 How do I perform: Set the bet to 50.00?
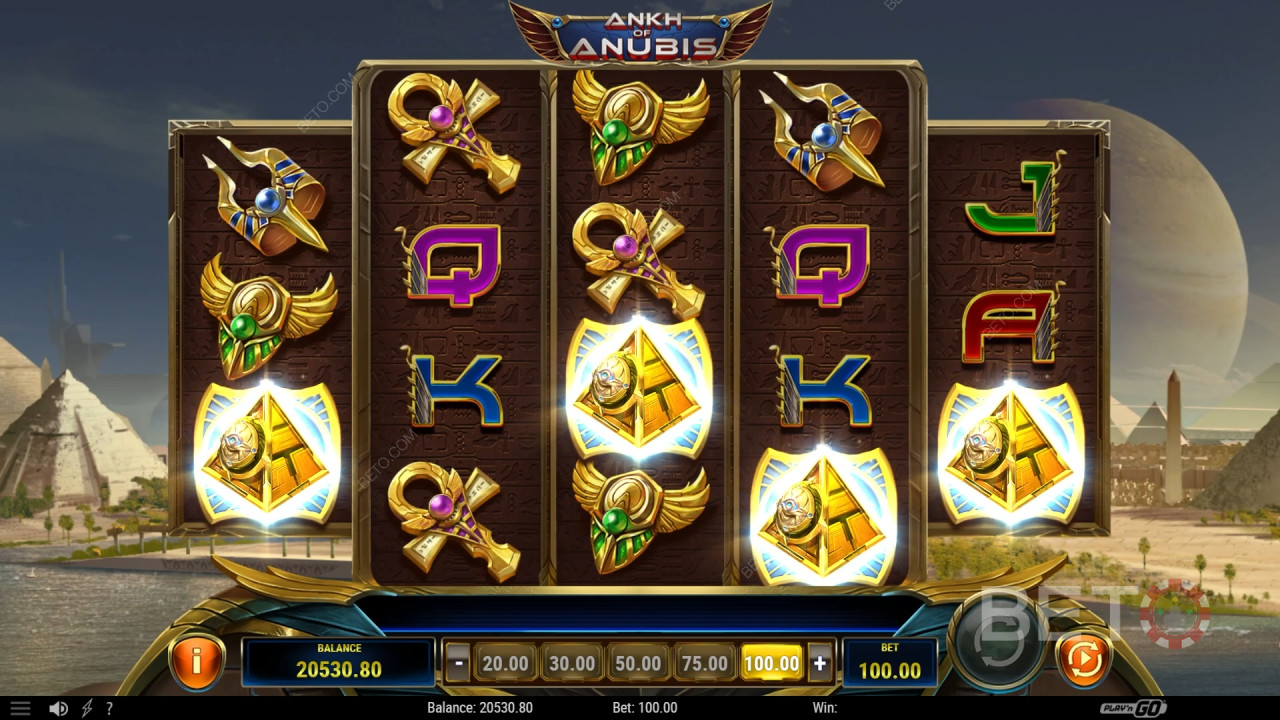pyautogui.click(x=638, y=662)
